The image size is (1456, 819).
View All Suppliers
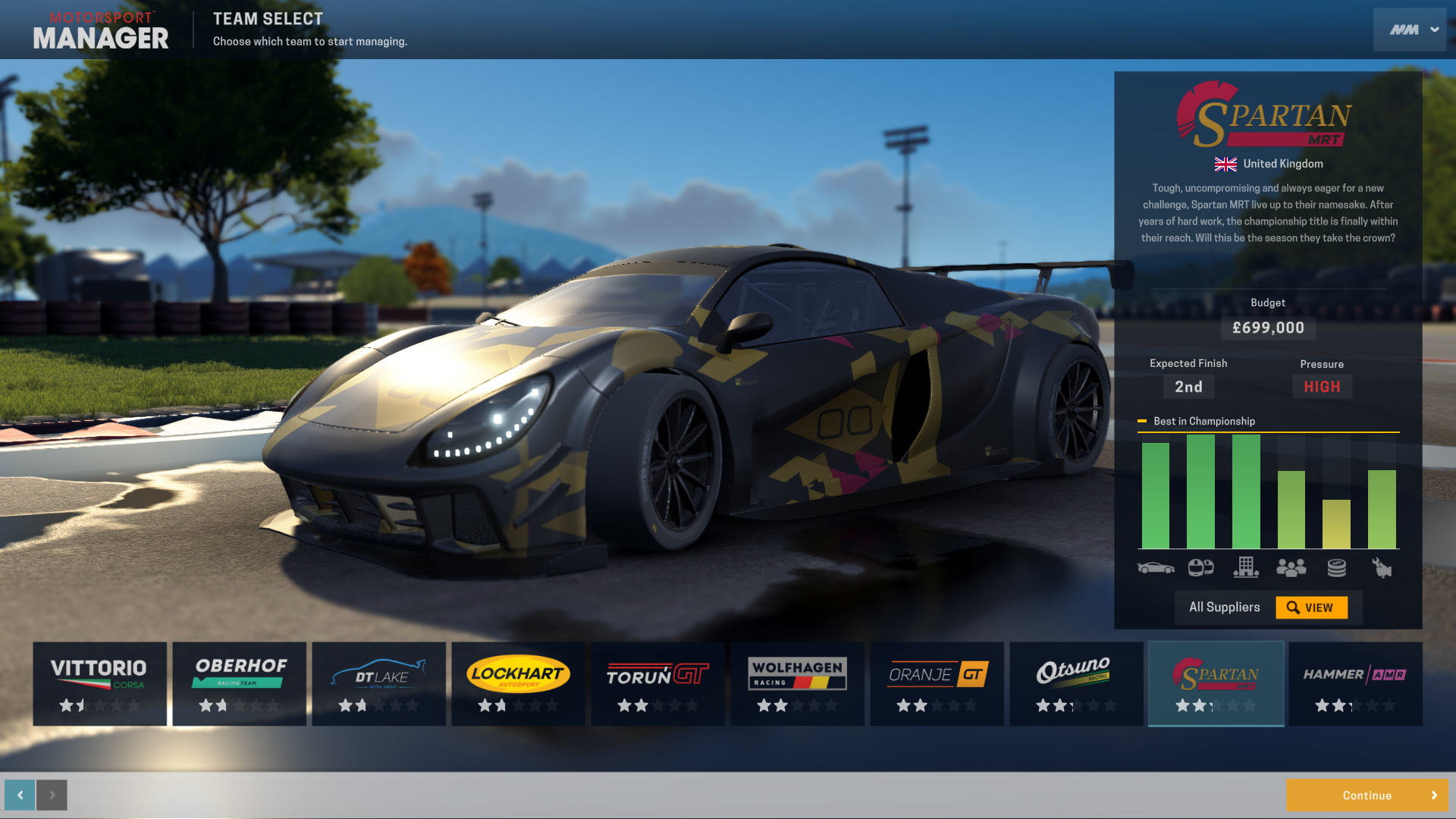click(x=1223, y=607)
